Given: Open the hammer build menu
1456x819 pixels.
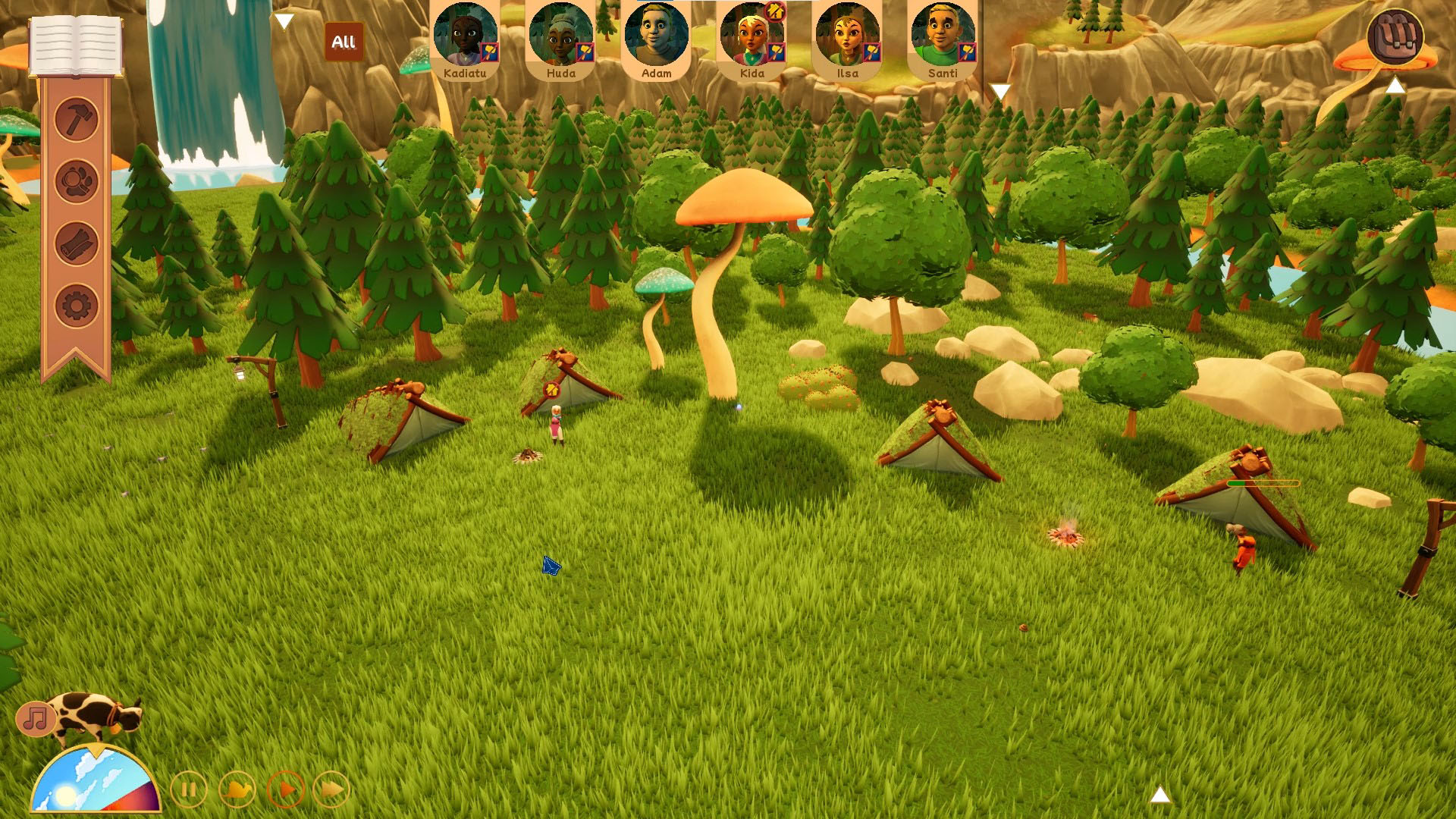Looking at the screenshot, I should [77, 119].
